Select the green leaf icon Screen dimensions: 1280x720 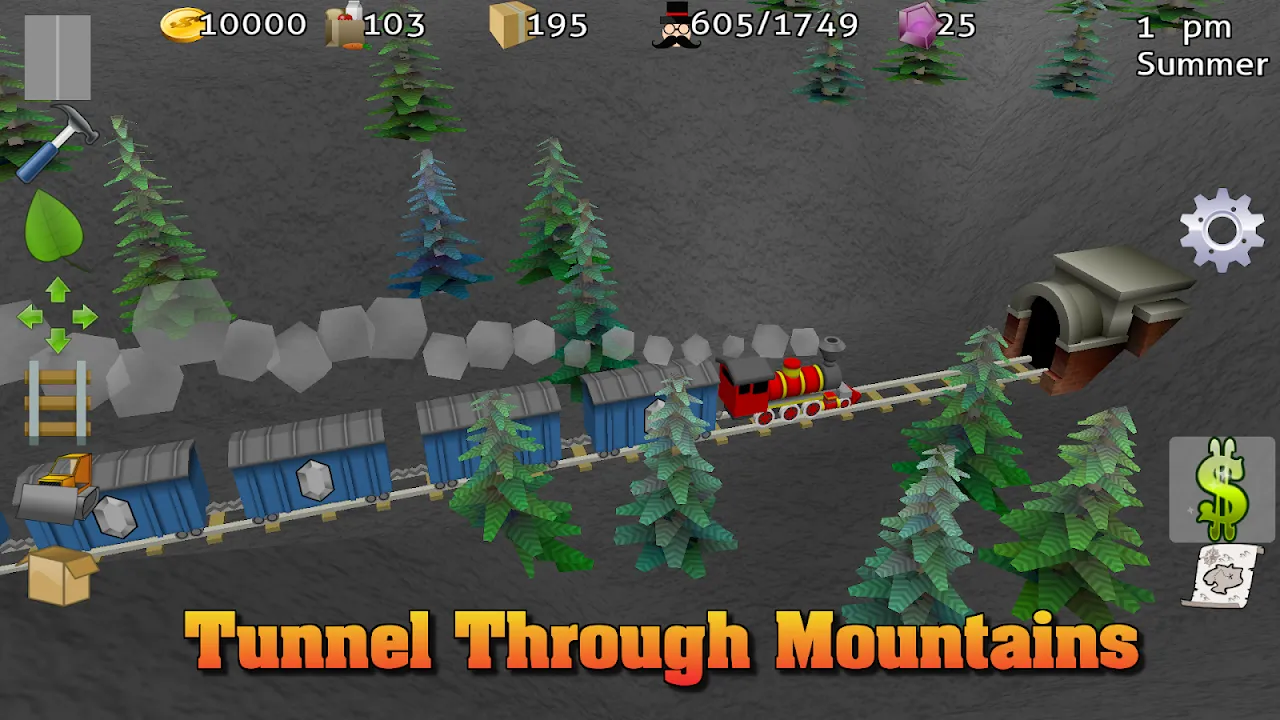click(x=54, y=227)
